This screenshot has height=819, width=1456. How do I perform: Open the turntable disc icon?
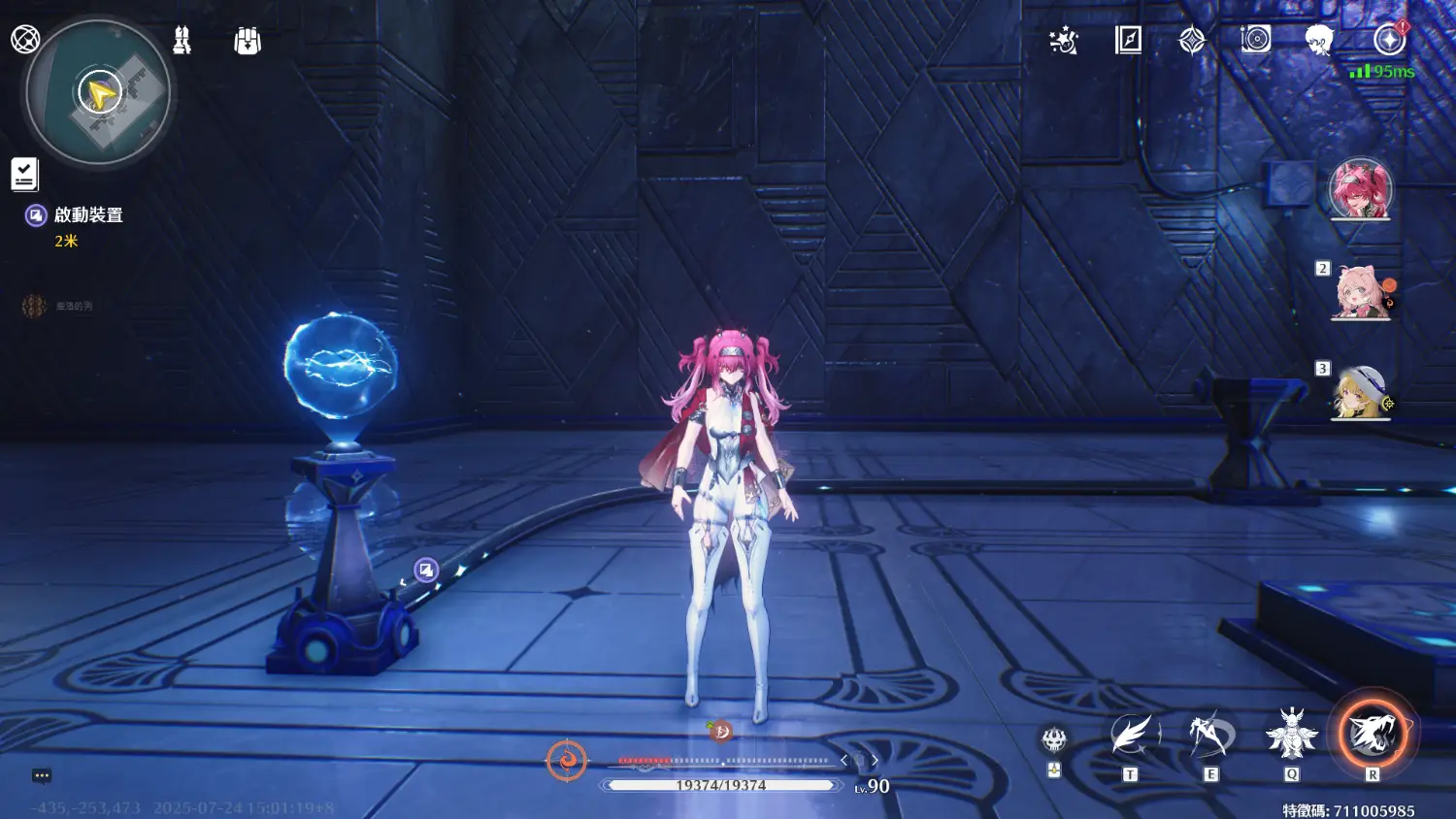(1255, 39)
